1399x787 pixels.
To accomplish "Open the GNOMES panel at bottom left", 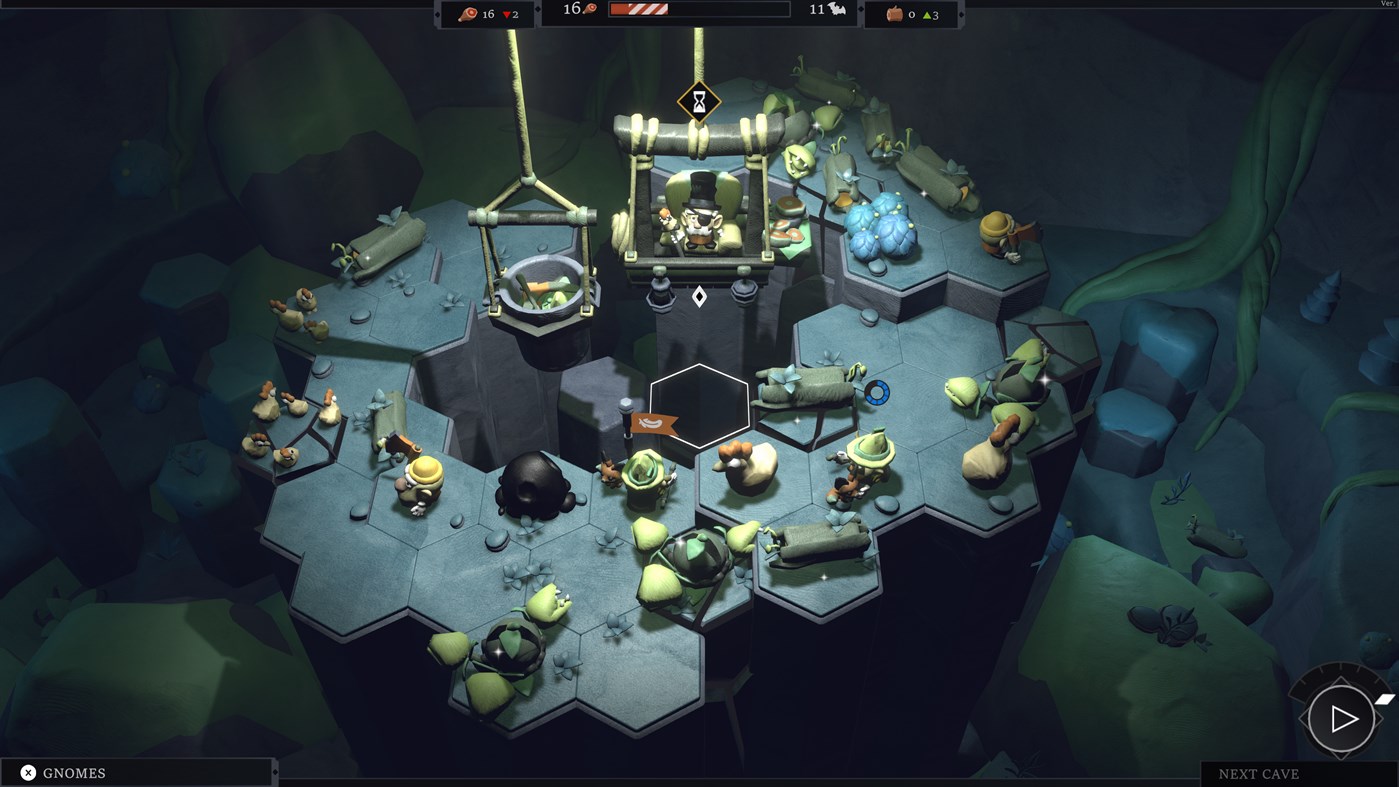I will (75, 772).
